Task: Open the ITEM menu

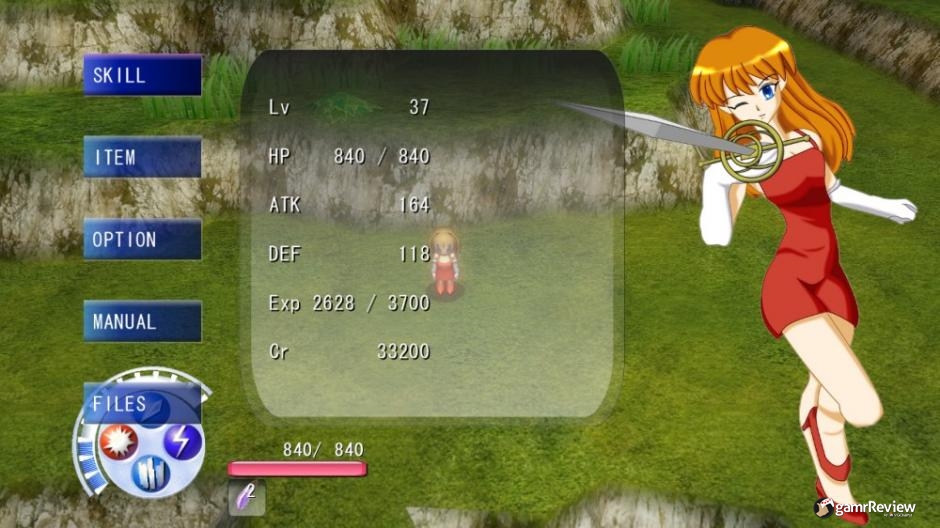Action: [x=142, y=157]
